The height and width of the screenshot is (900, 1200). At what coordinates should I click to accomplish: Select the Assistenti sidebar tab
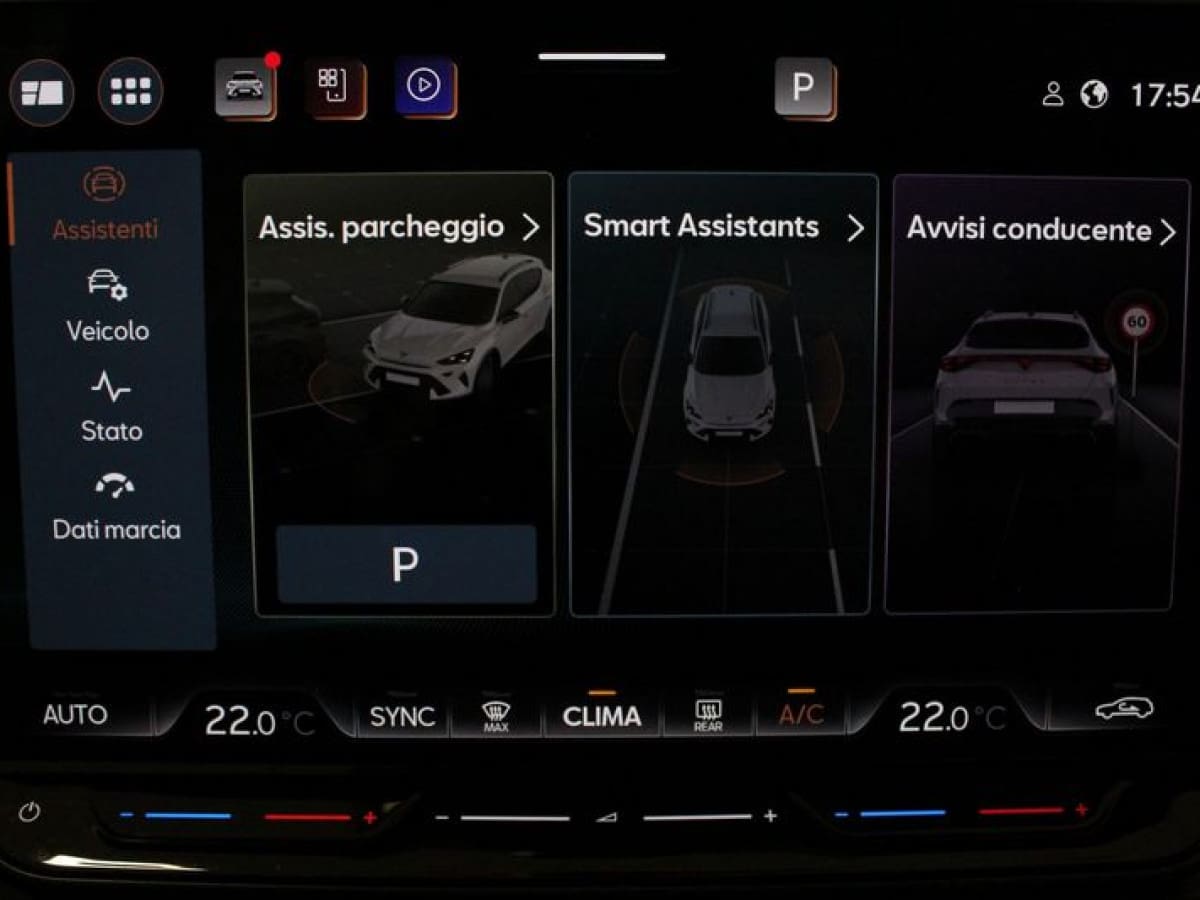point(105,205)
